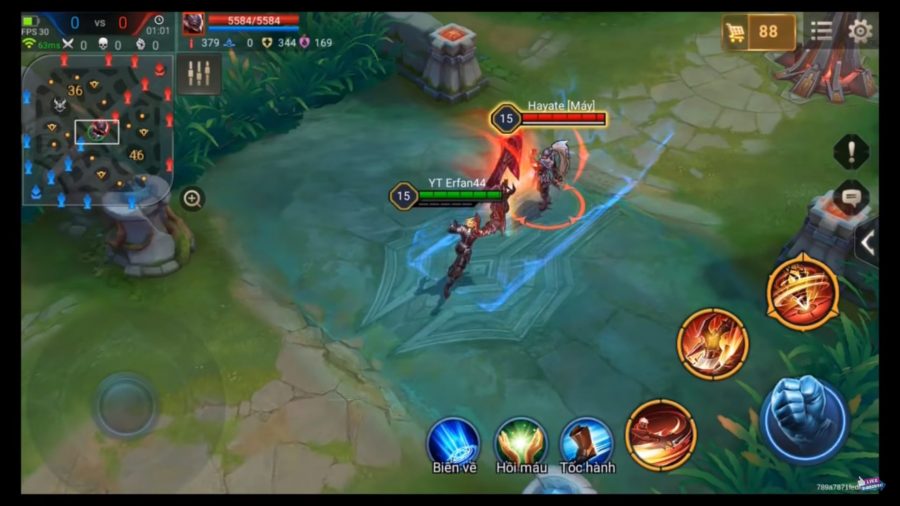Image resolution: width=900 pixels, height=506 pixels.
Task: Cast the flaming axe second skill
Action: [712, 344]
